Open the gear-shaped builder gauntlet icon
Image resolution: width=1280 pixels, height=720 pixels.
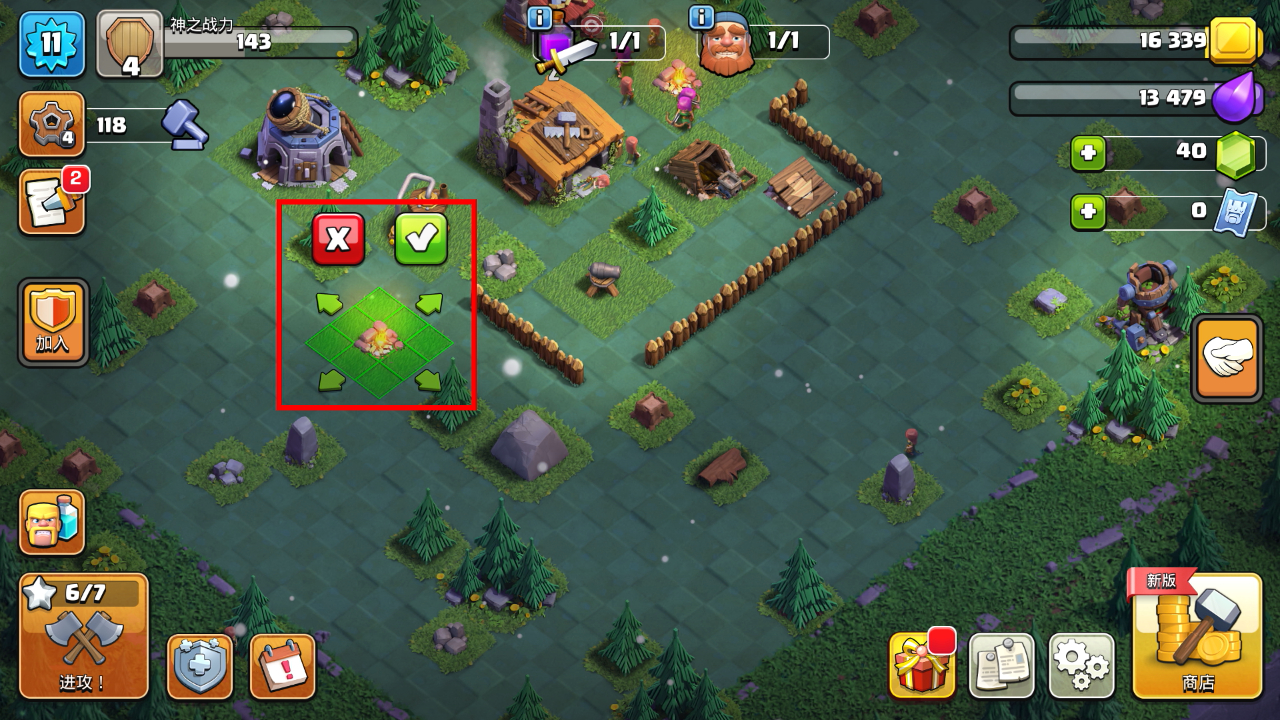click(x=51, y=124)
